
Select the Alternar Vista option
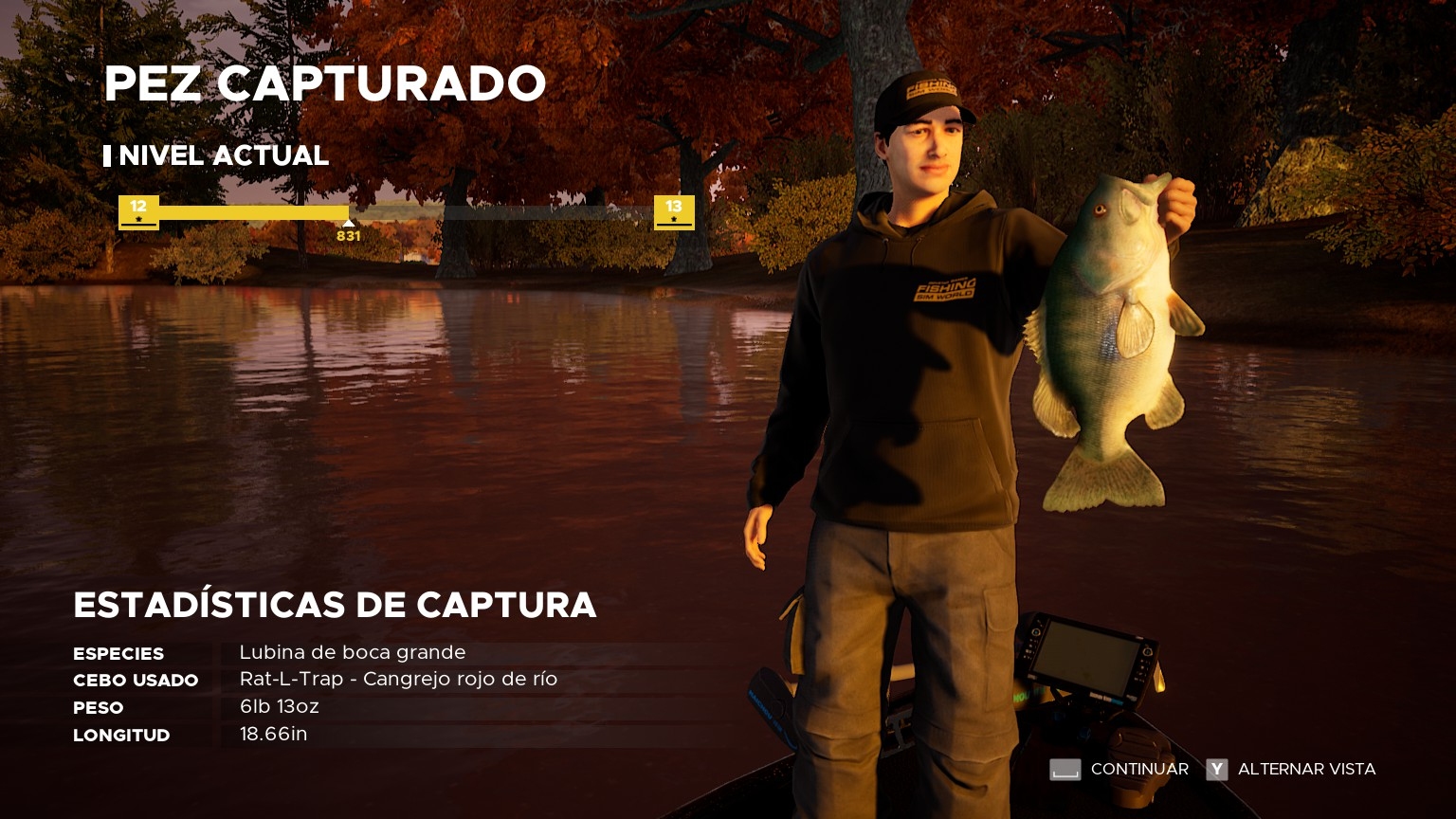click(1290, 770)
